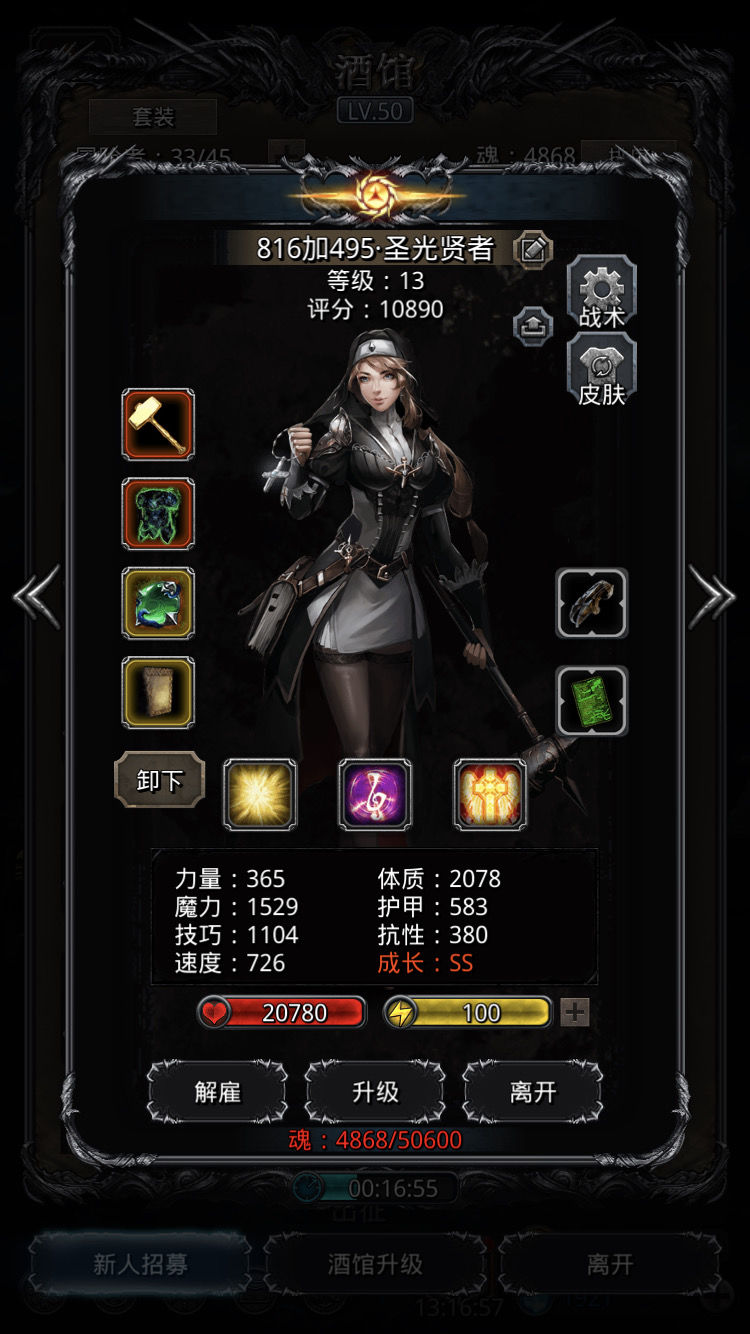
Task: Close hero panel via 离开 button
Action: click(532, 1092)
